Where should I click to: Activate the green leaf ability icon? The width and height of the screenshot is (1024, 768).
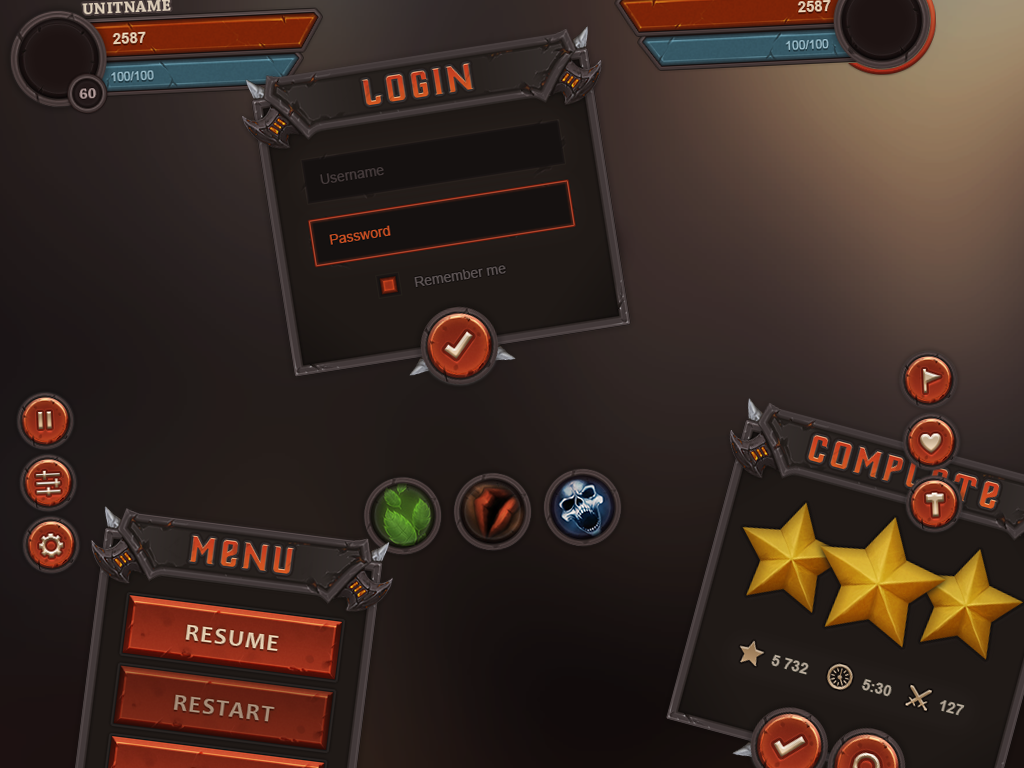[x=402, y=515]
